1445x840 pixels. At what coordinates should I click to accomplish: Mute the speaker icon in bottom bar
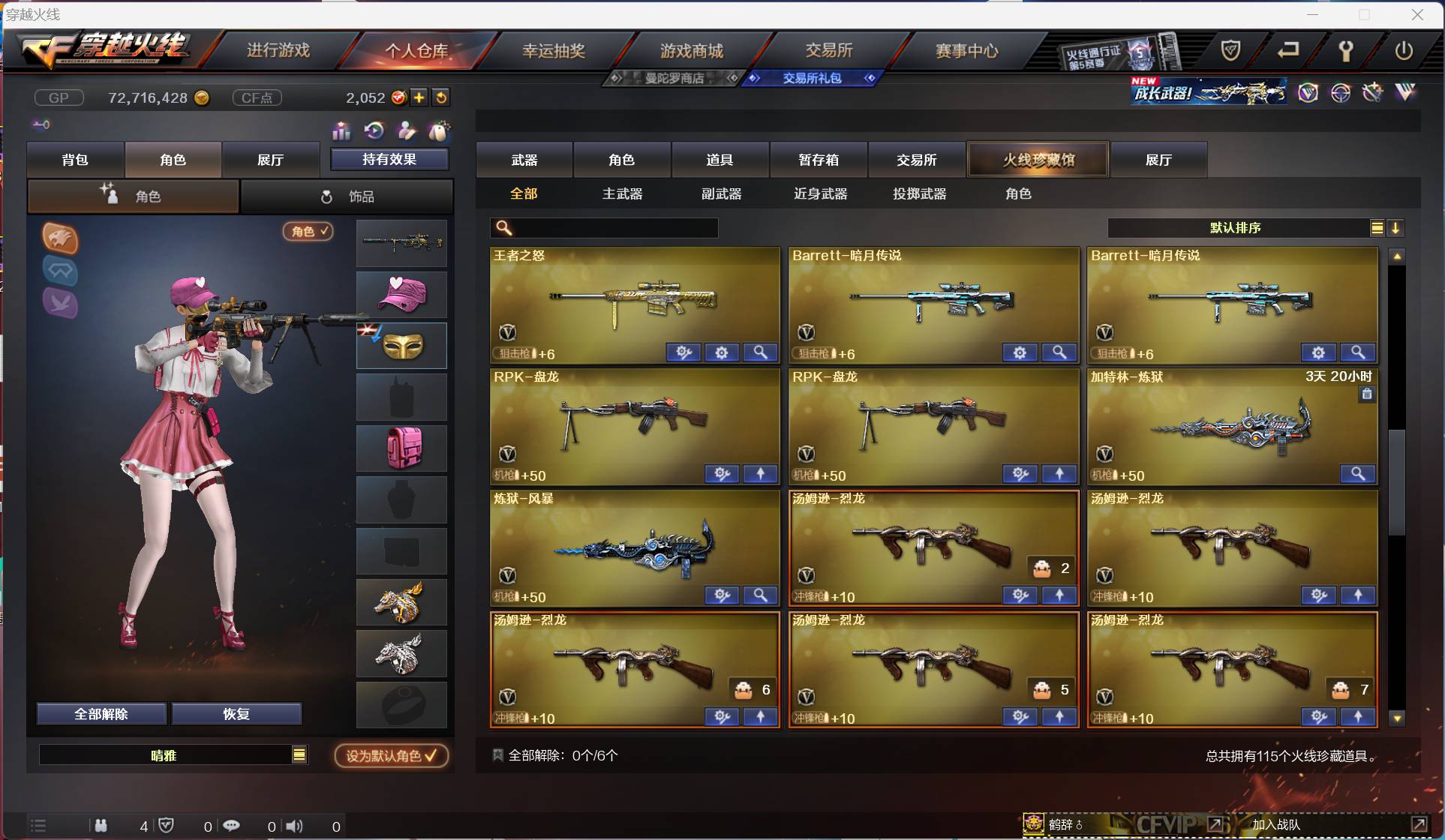click(294, 826)
